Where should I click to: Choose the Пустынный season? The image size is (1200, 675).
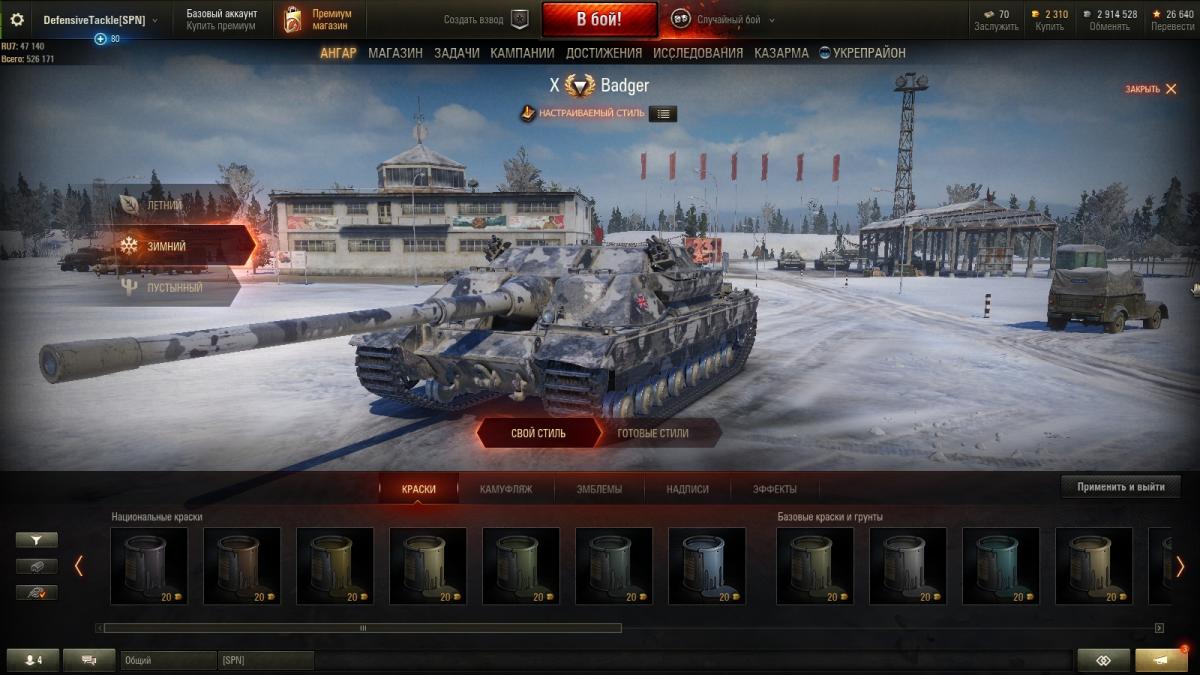click(174, 288)
